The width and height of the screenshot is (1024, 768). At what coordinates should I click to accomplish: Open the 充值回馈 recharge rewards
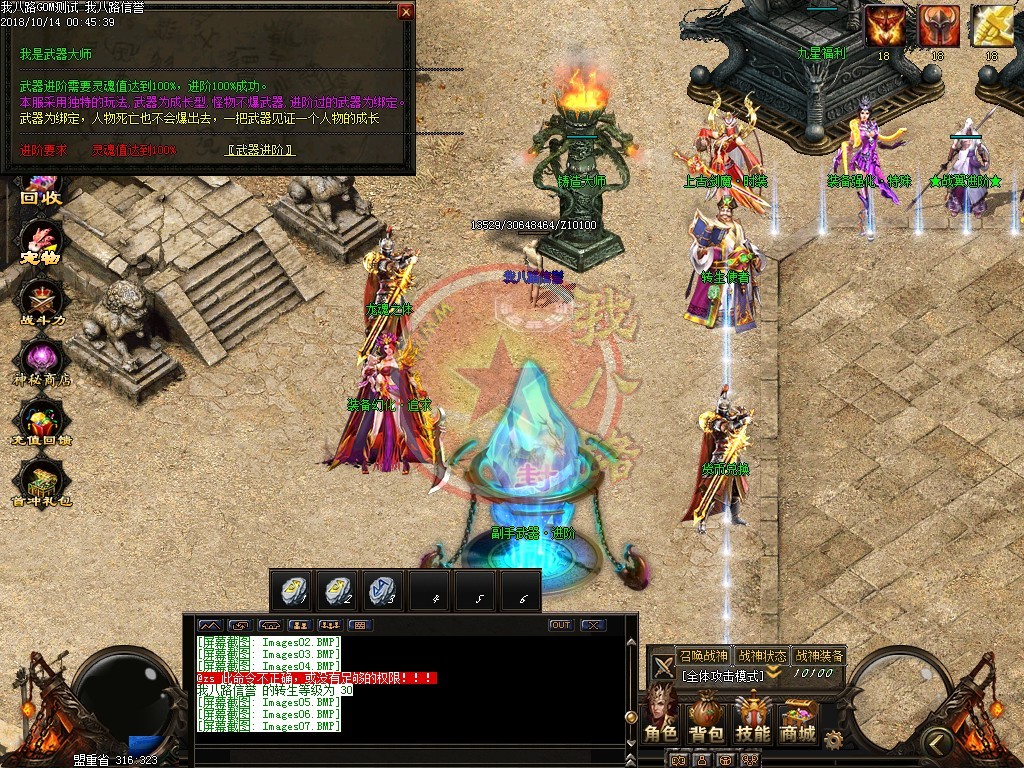[41, 423]
